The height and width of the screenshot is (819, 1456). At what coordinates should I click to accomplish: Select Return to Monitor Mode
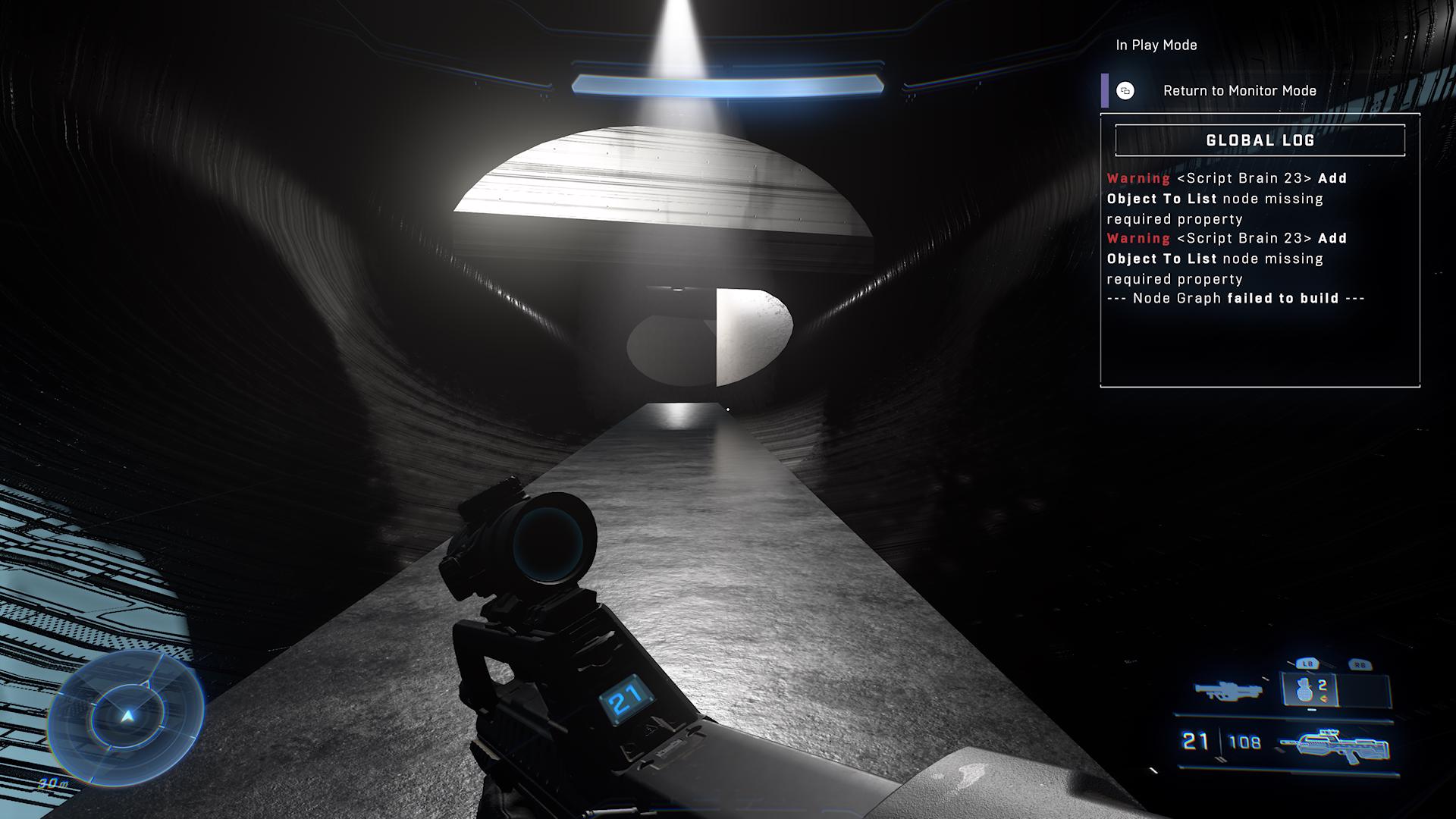click(1238, 91)
